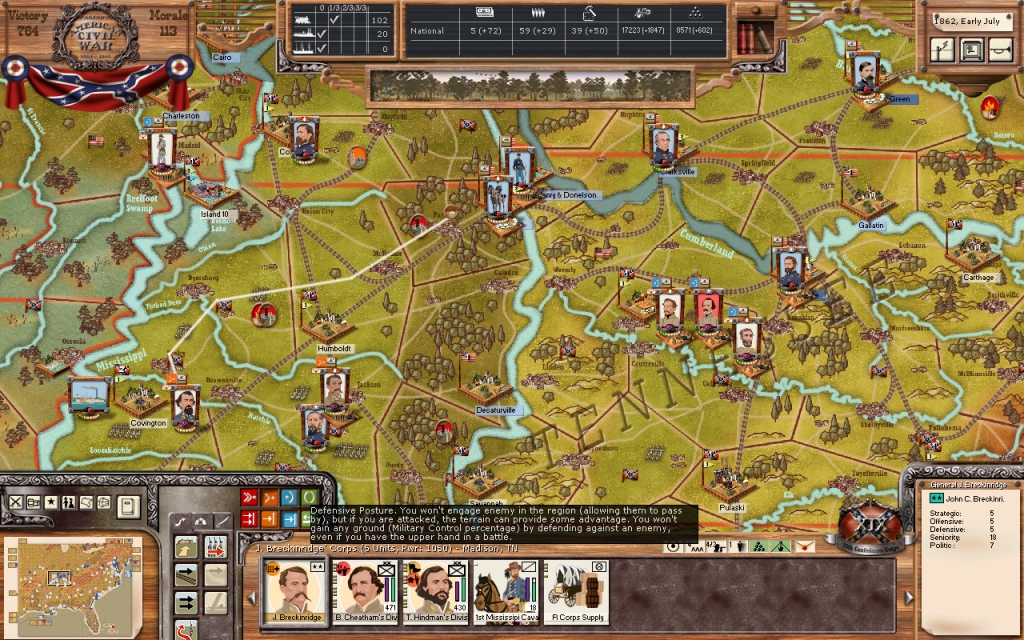Open the safe save-game button
Viewport: 1024px width, 640px height.
[971, 49]
